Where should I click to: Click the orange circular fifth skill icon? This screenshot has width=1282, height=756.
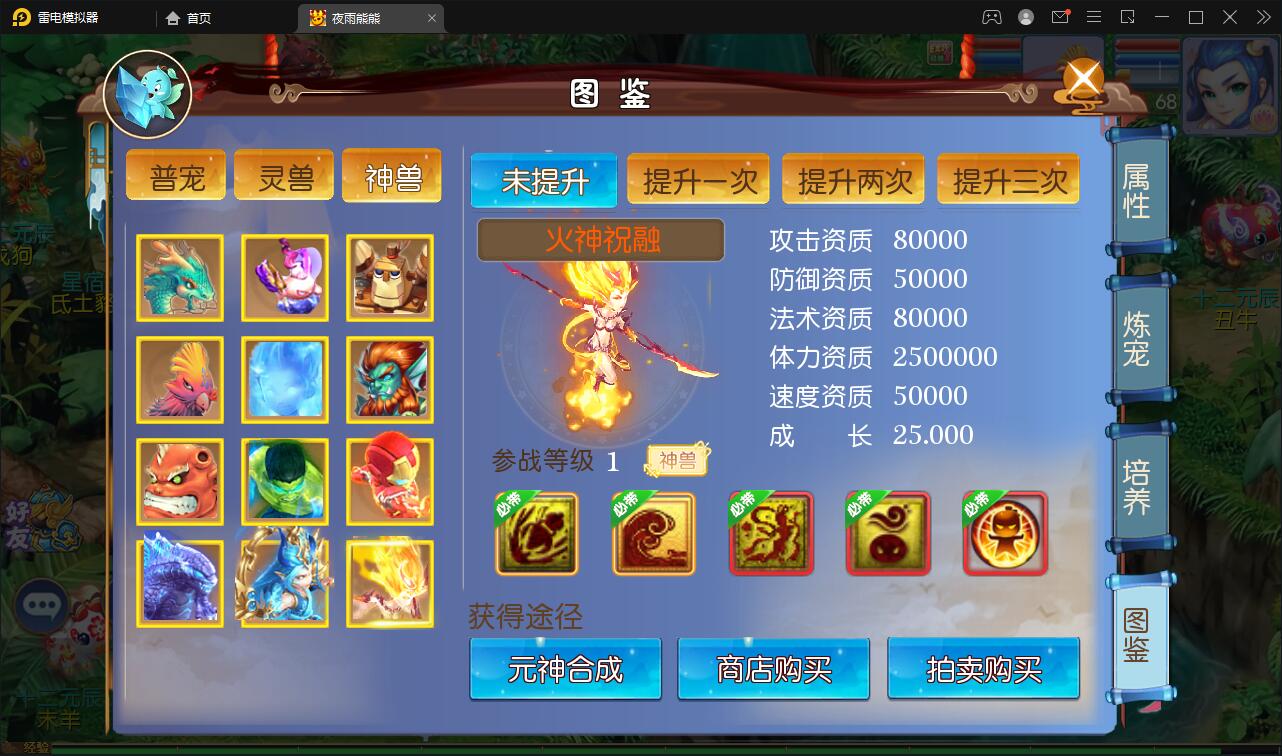tap(1004, 533)
